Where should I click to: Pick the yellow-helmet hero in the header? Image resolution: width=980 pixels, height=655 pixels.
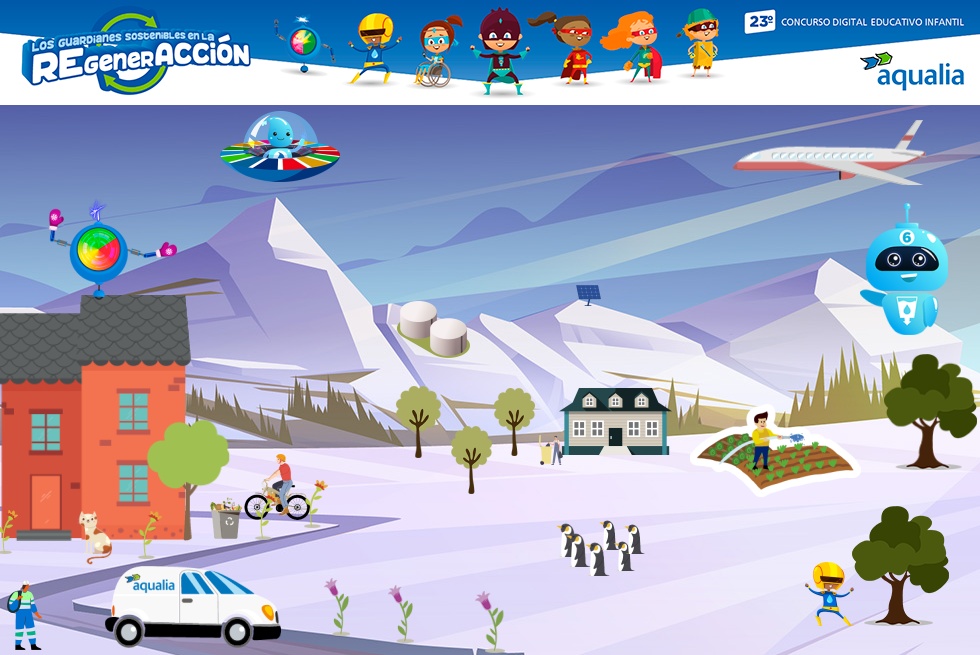[x=375, y=47]
